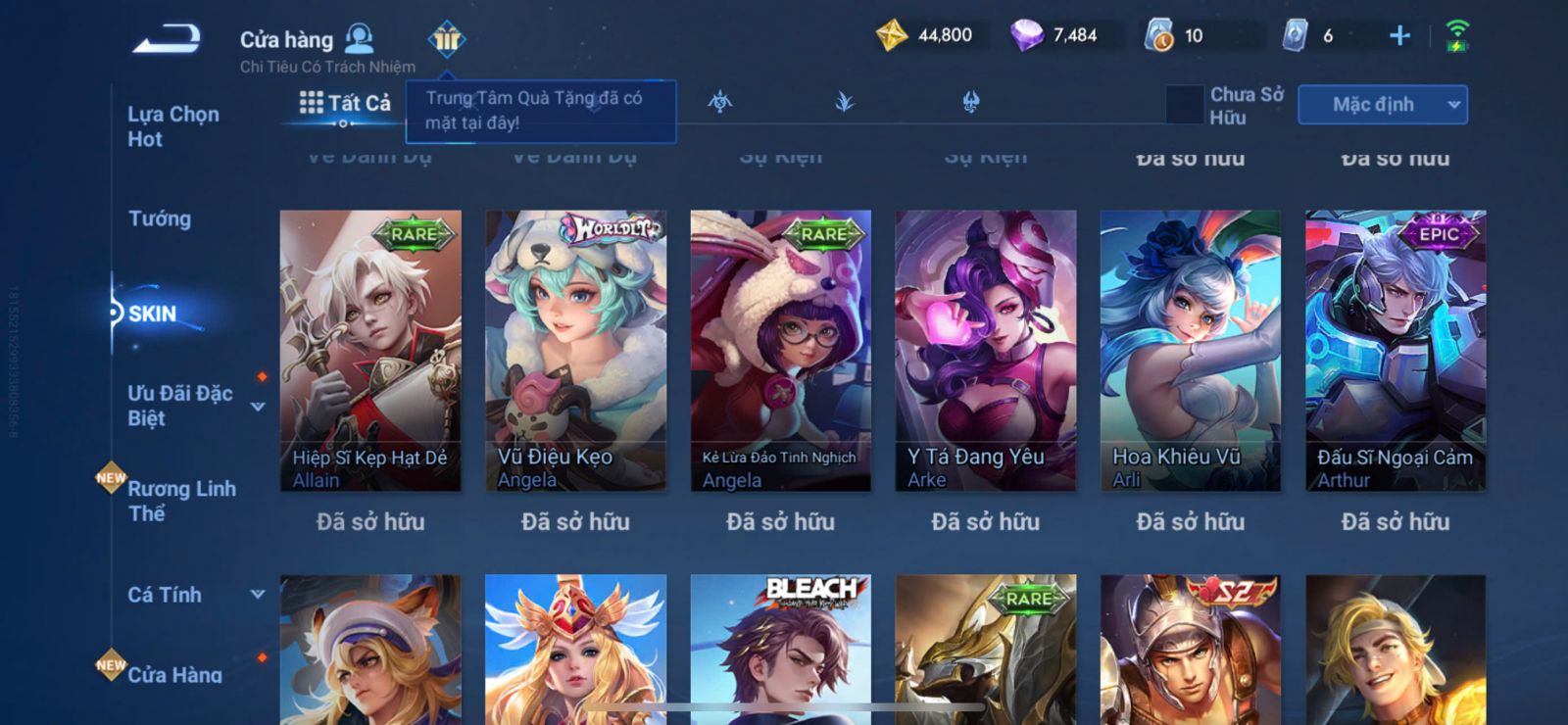1568x725 pixels.
Task: Choose the SKIN category
Action: [x=153, y=314]
